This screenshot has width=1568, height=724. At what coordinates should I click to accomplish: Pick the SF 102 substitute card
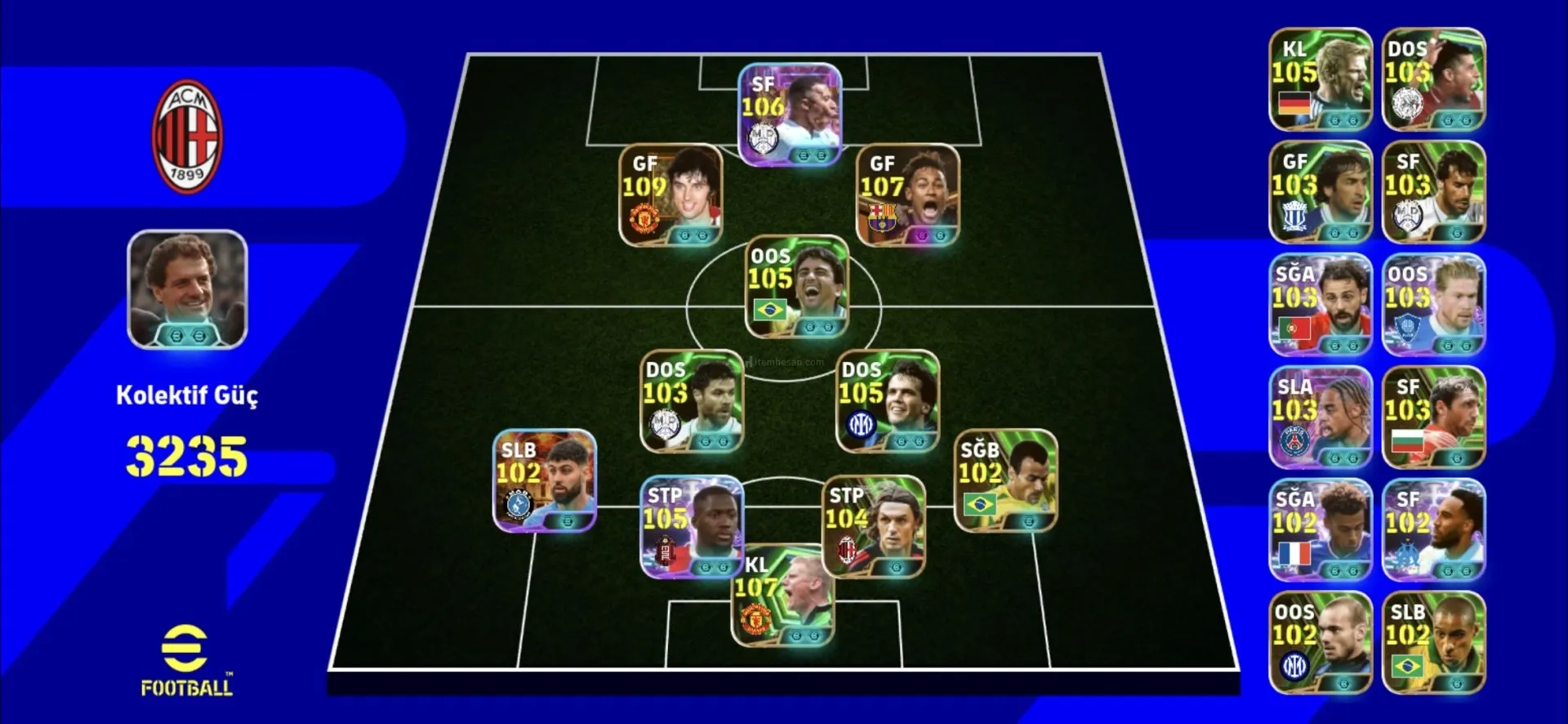tap(1433, 530)
